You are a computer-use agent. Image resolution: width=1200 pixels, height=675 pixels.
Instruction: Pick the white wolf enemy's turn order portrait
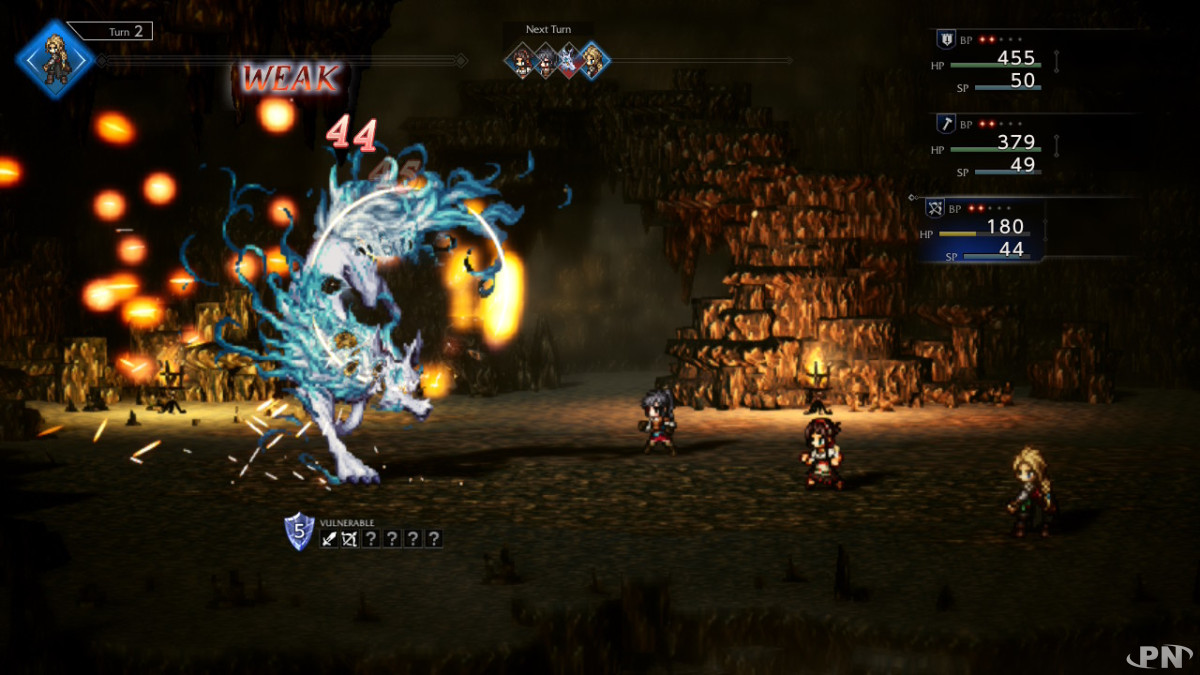point(569,61)
